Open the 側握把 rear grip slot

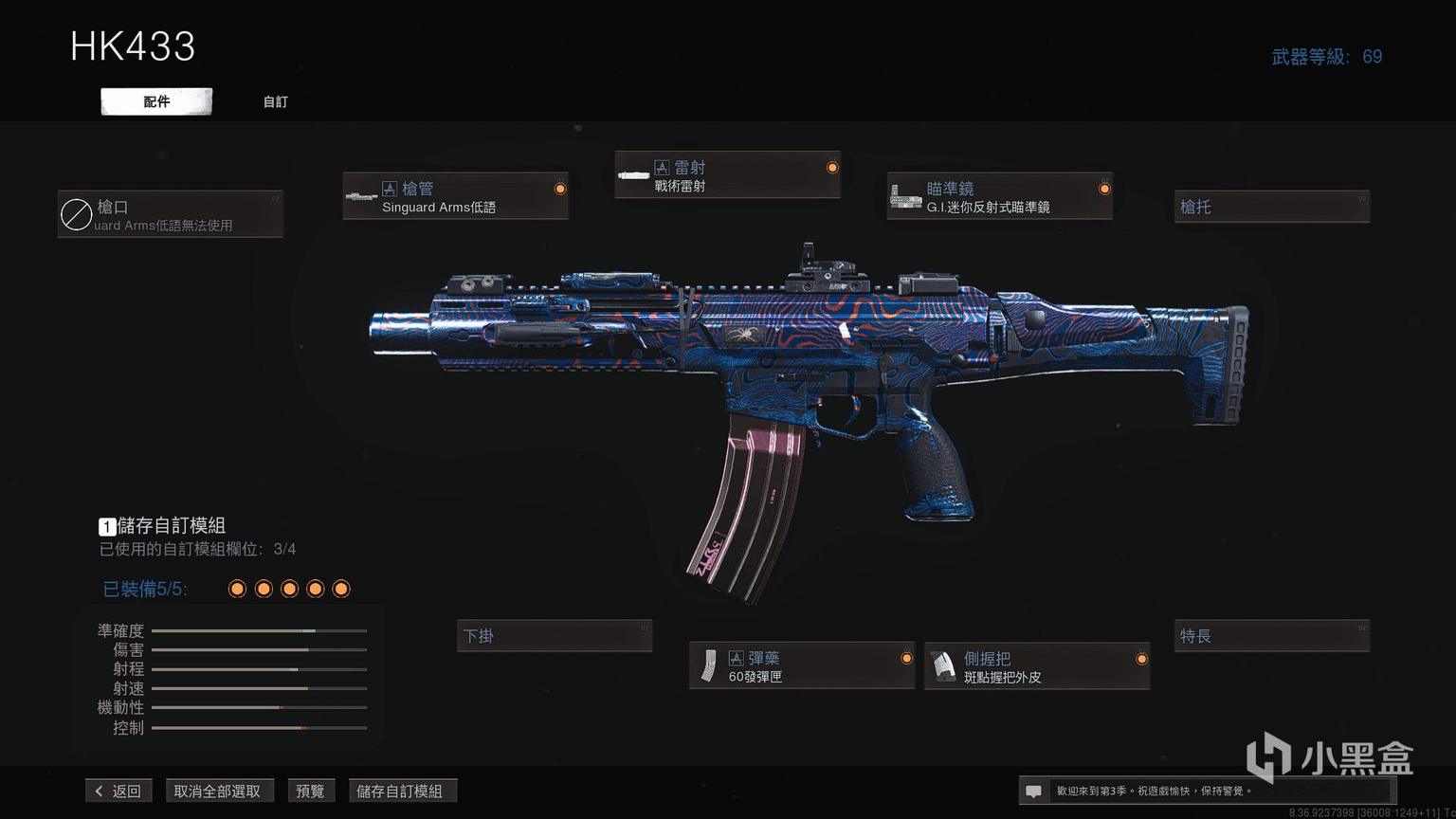[1037, 666]
